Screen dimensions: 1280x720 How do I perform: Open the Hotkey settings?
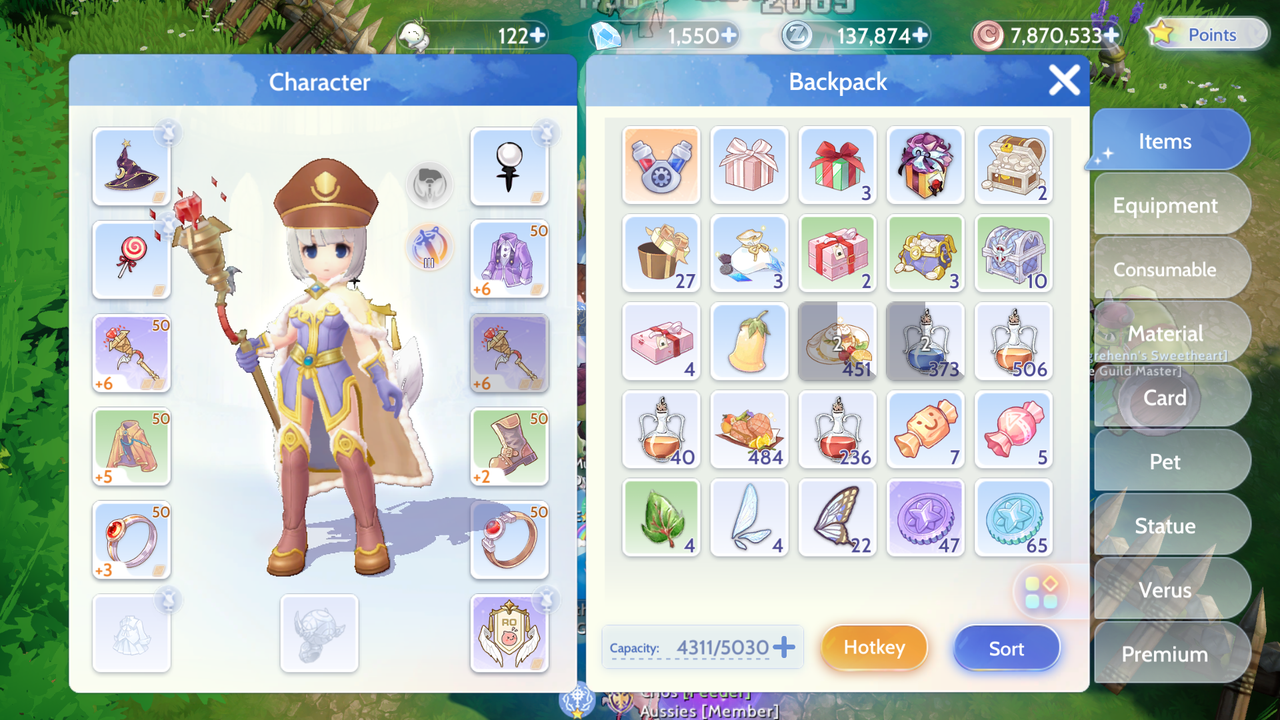[874, 648]
